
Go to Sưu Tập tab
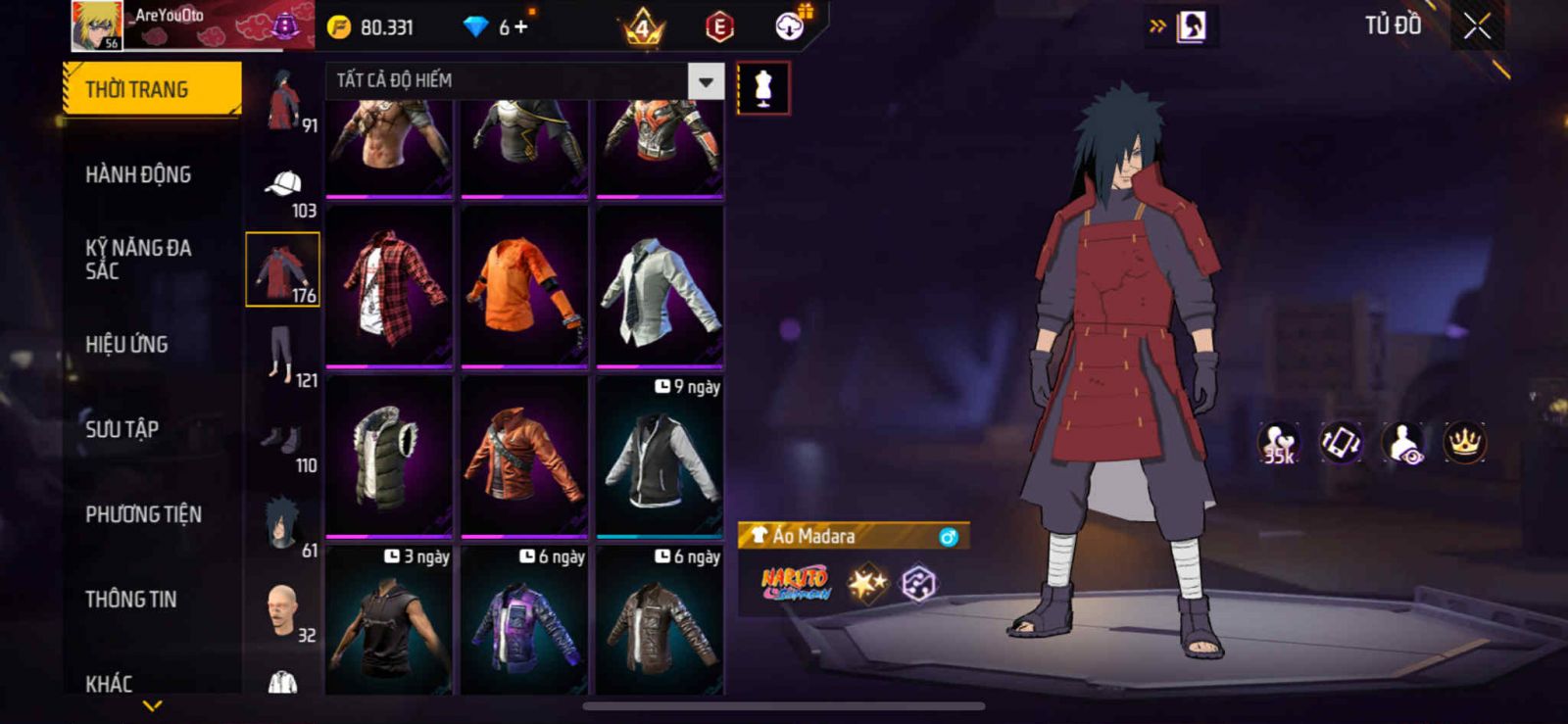122,429
